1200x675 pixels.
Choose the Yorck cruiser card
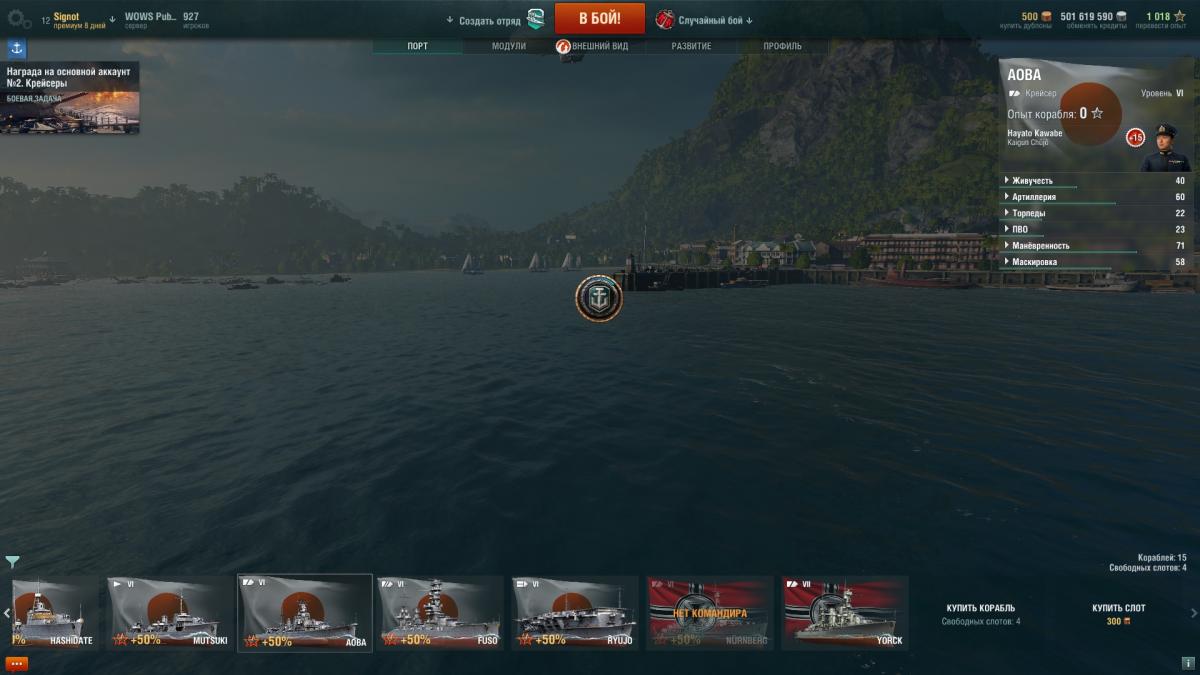tap(845, 612)
